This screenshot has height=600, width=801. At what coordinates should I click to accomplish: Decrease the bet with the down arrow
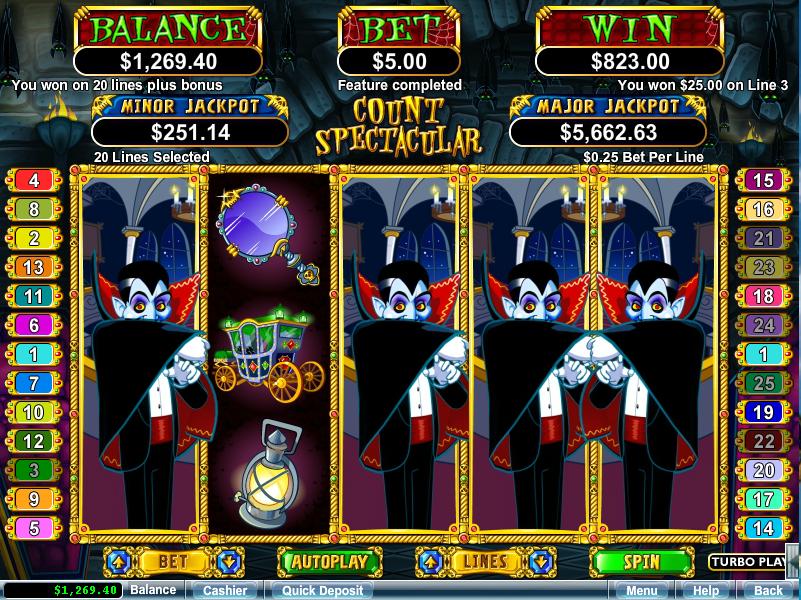coord(227,561)
